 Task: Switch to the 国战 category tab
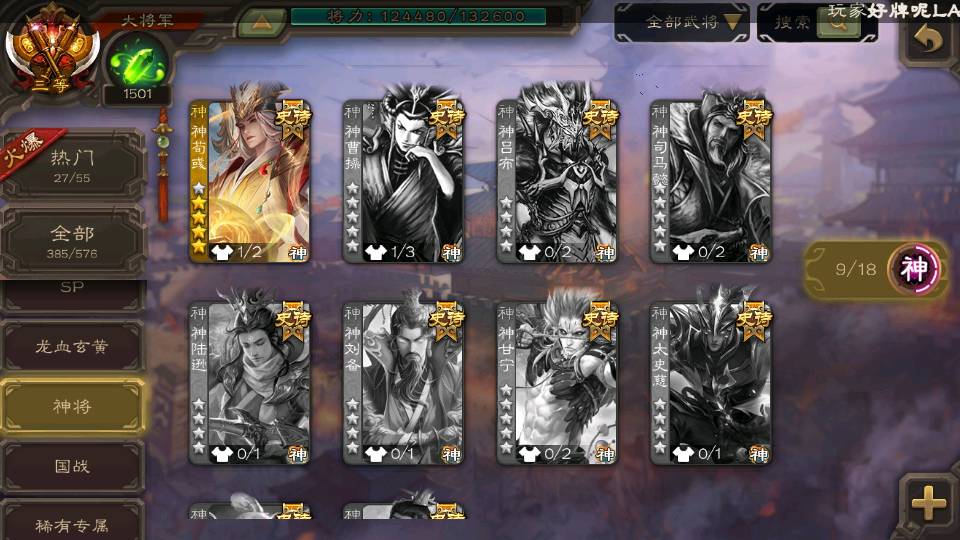(x=72, y=466)
